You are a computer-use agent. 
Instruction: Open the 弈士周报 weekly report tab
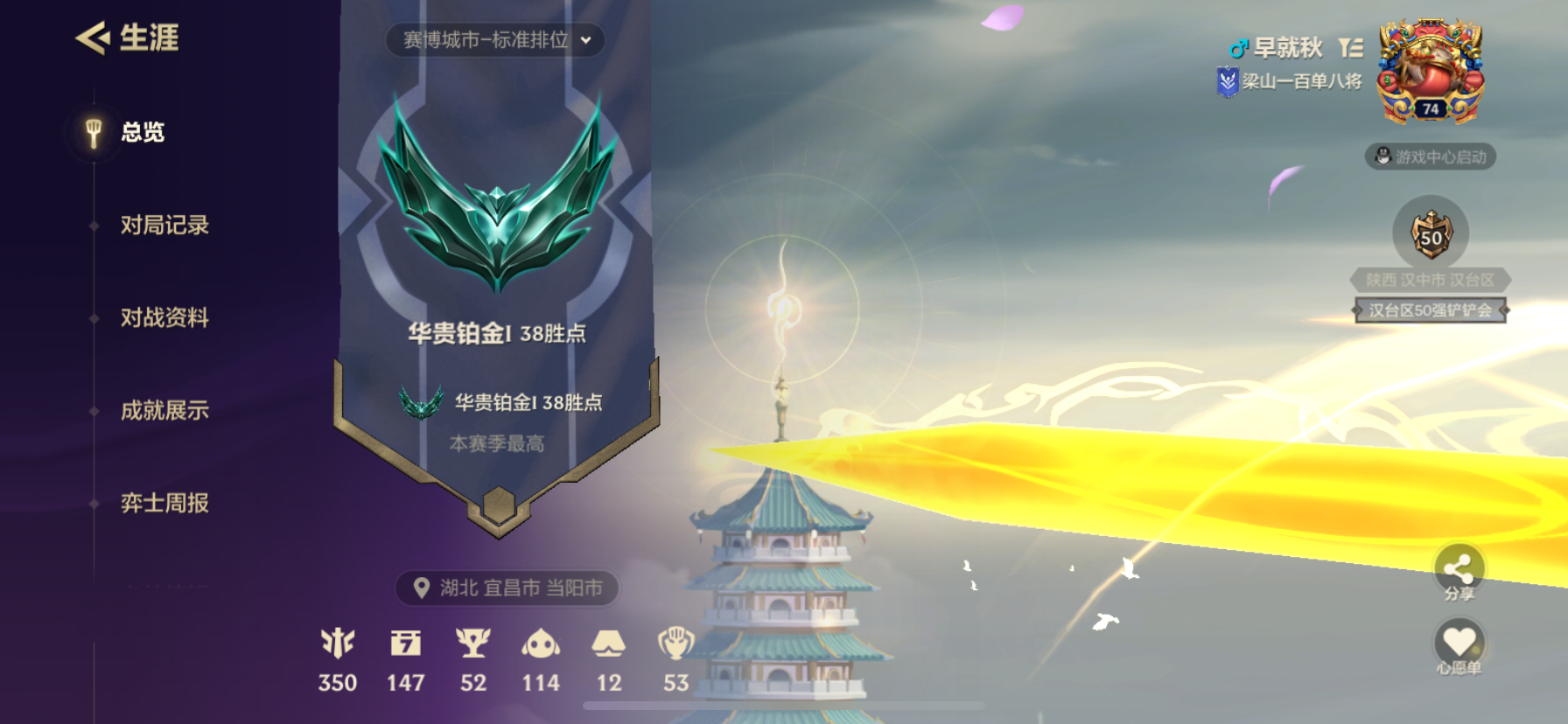click(164, 503)
